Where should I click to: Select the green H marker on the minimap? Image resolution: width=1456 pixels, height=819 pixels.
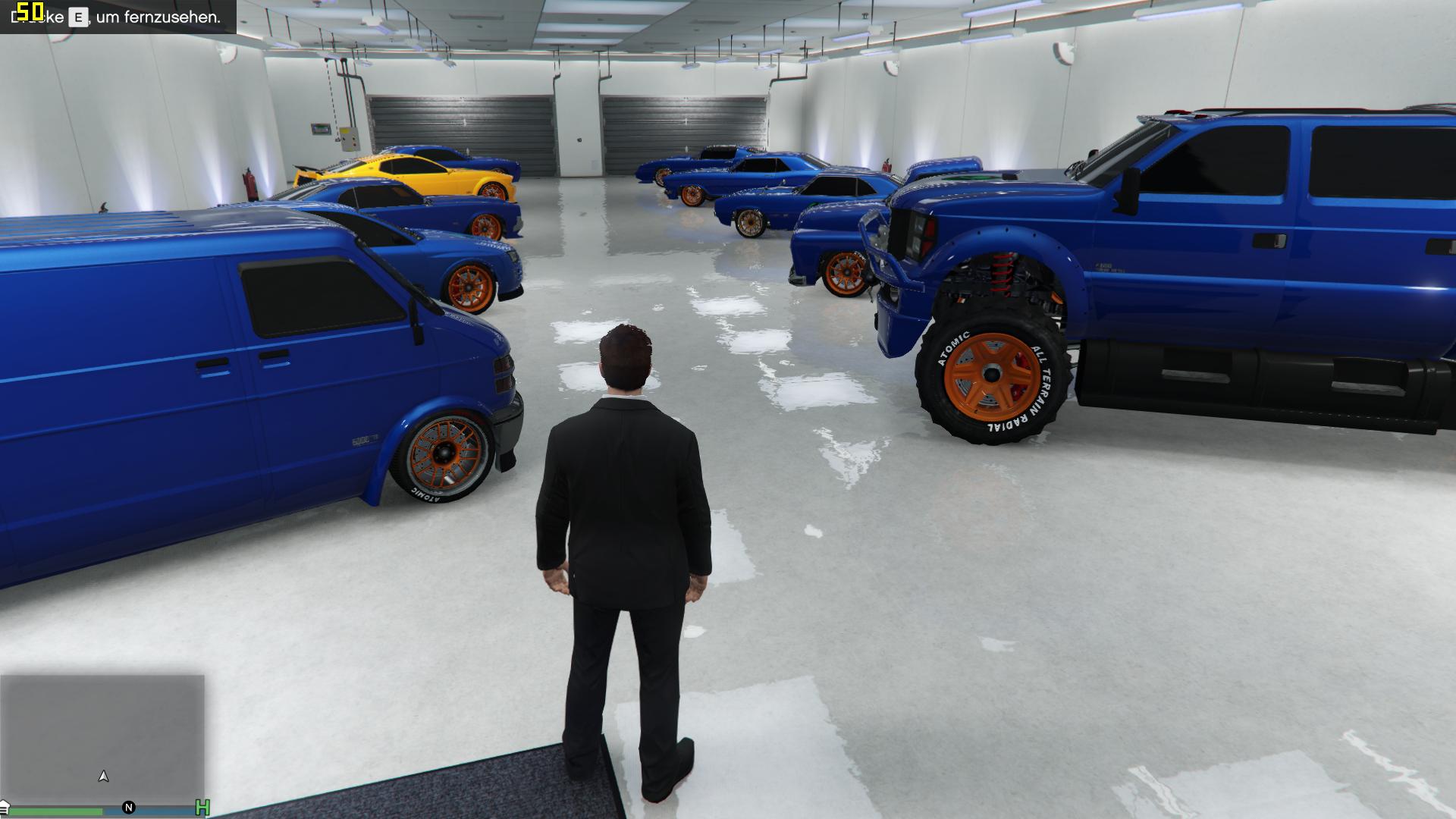coord(202,808)
